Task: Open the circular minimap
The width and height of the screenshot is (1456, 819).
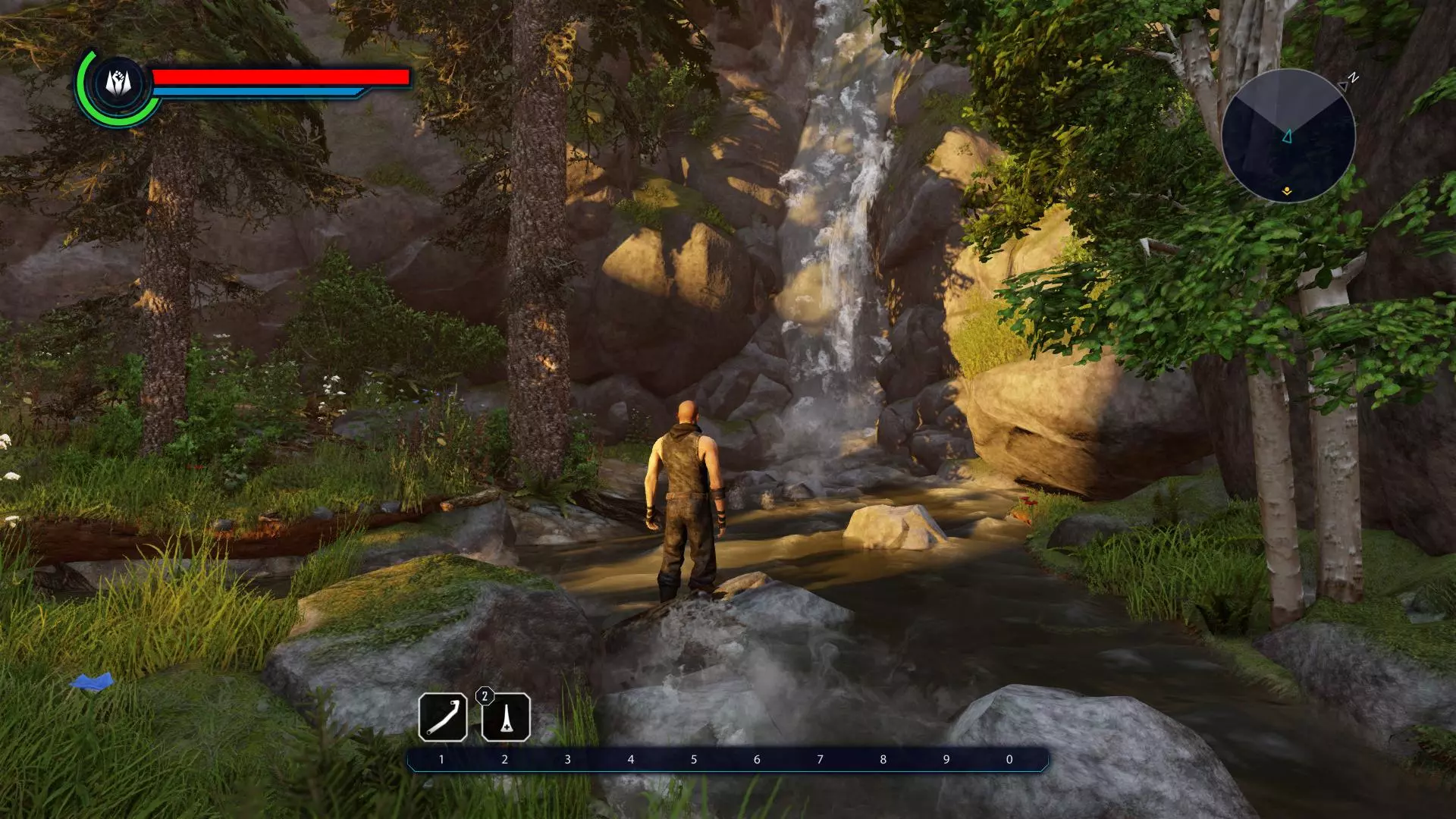Action: (1288, 136)
